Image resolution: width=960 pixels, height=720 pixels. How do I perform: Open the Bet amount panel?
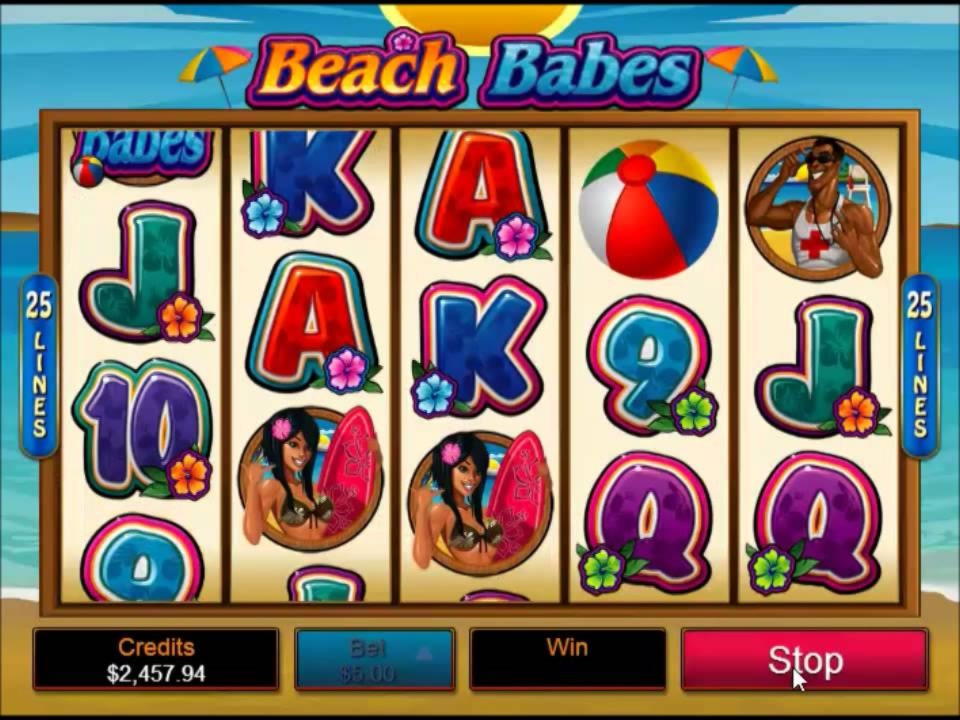click(374, 660)
